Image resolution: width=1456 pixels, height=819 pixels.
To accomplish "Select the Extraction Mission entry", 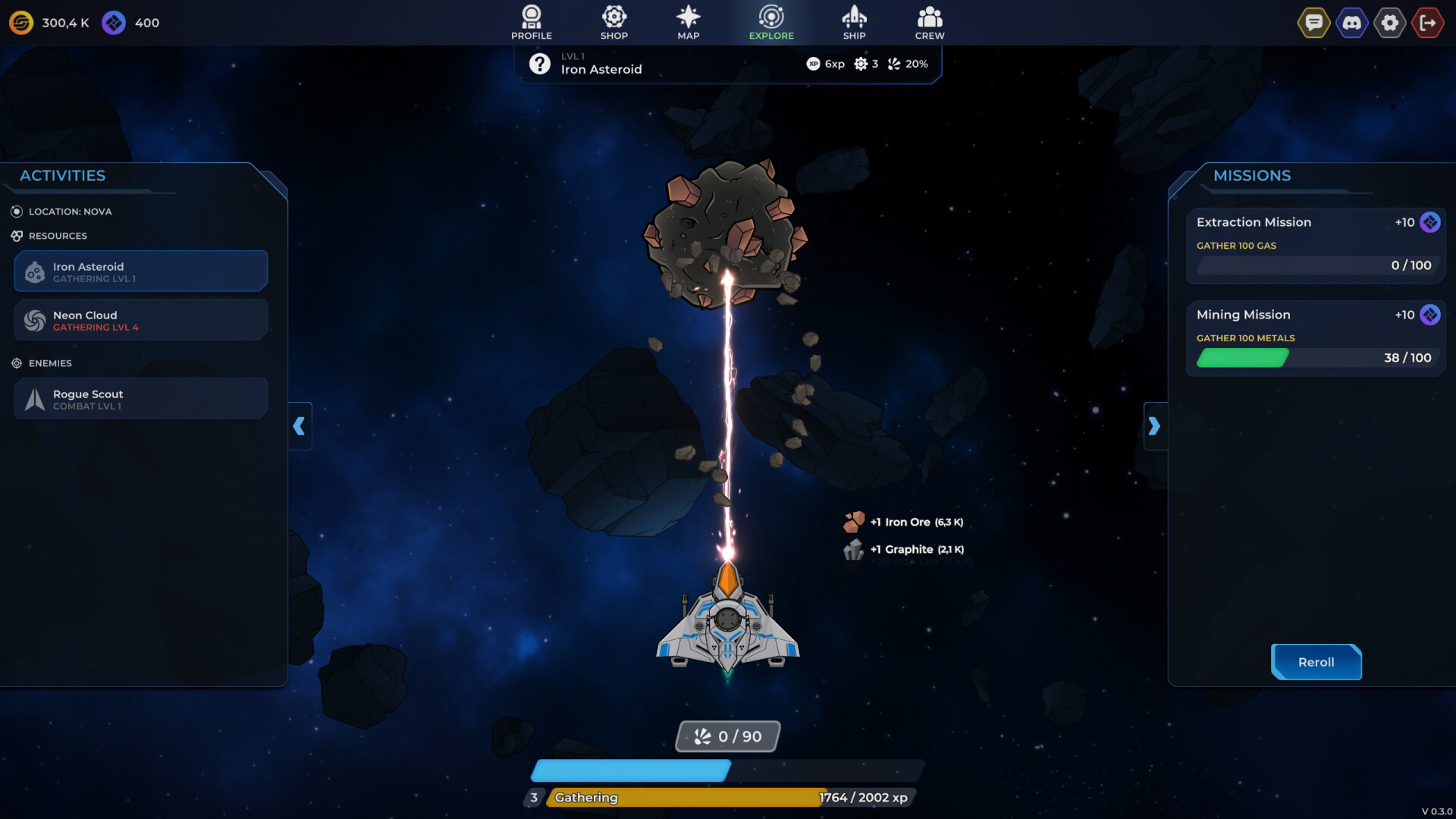I will point(1316,244).
